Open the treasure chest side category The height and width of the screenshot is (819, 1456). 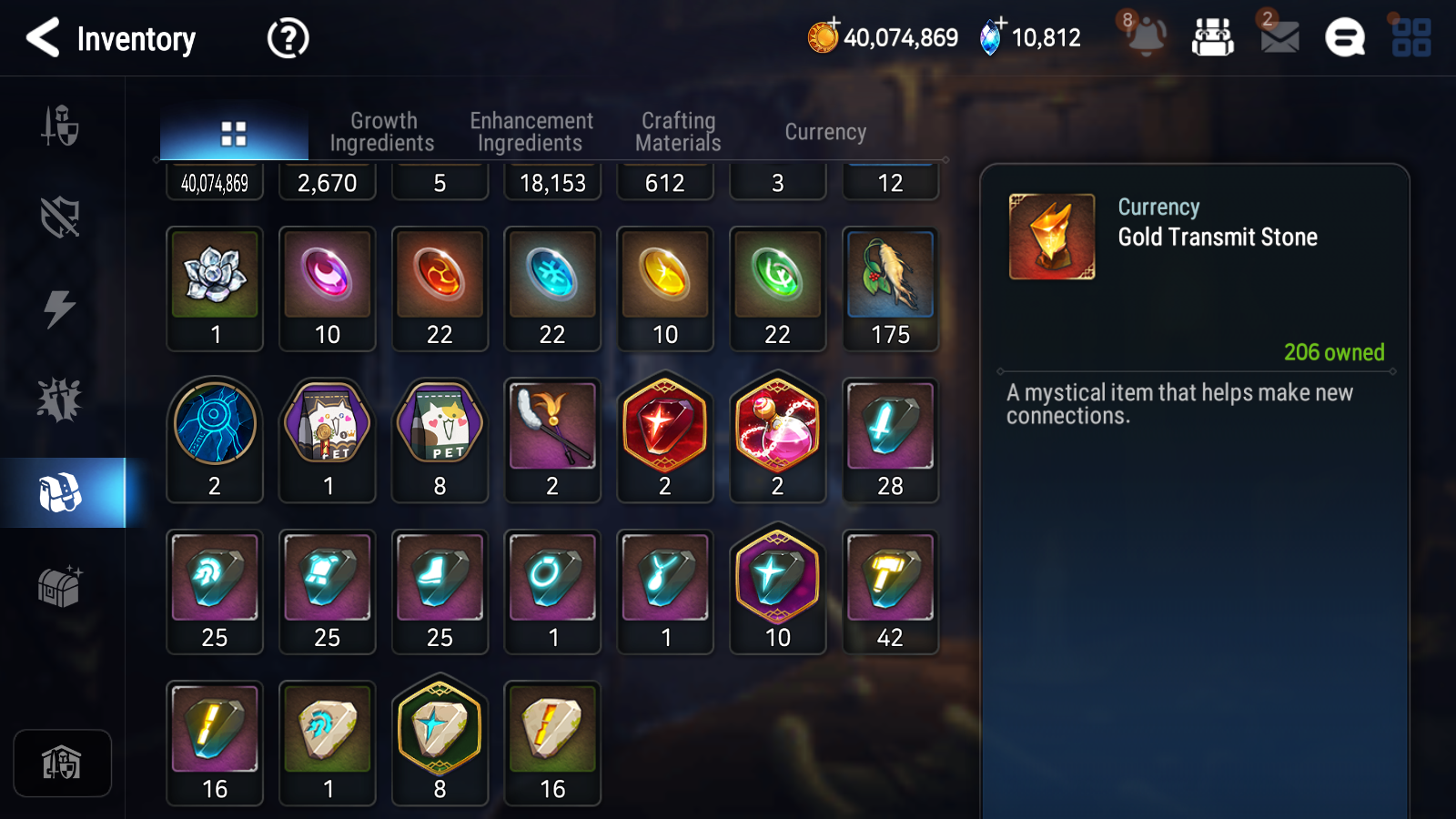point(60,587)
